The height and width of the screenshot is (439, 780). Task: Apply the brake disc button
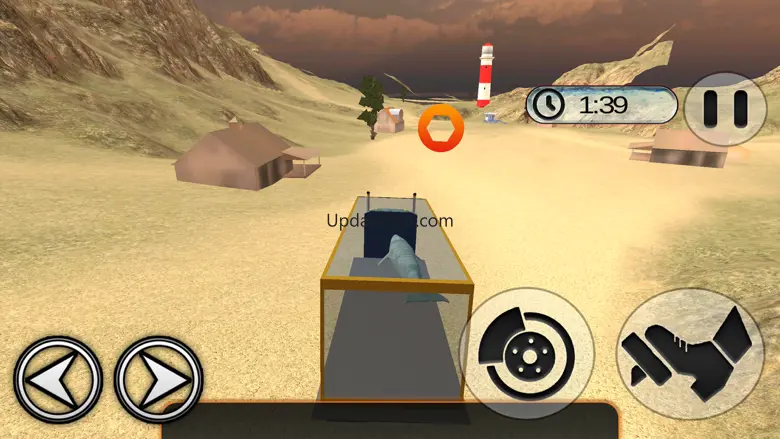(526, 353)
